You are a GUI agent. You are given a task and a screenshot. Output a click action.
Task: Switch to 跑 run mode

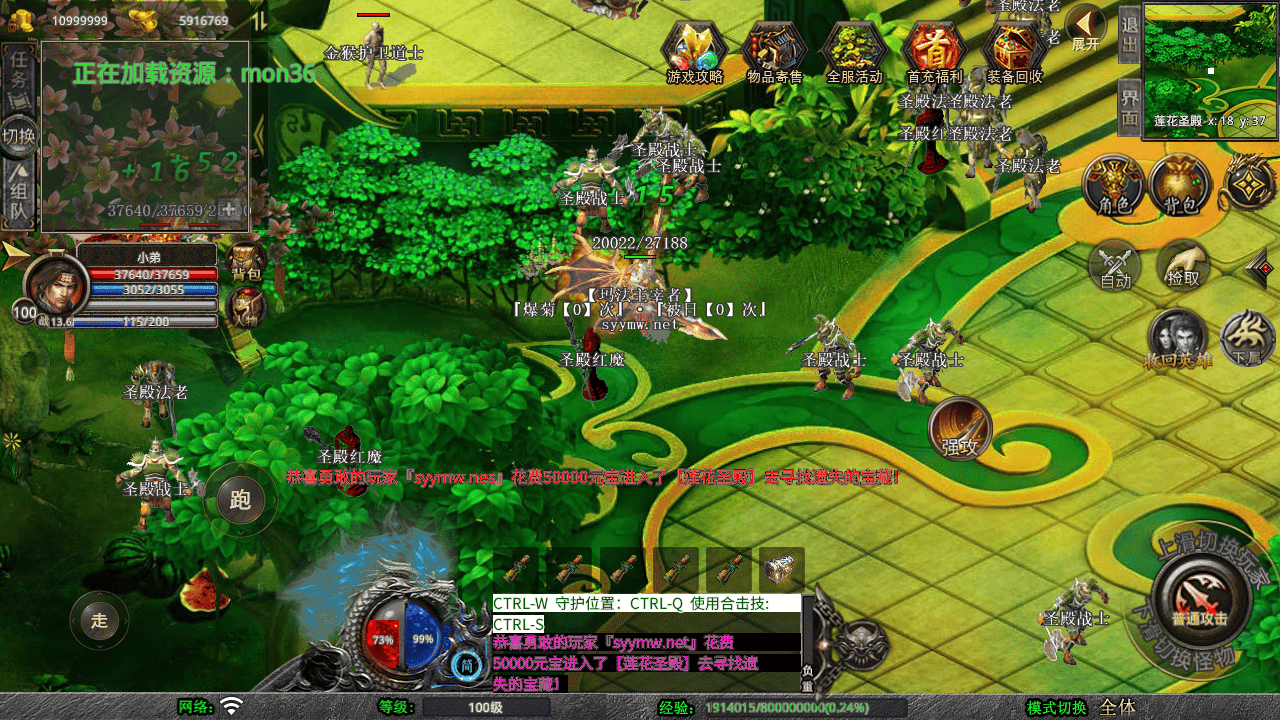tap(240, 499)
